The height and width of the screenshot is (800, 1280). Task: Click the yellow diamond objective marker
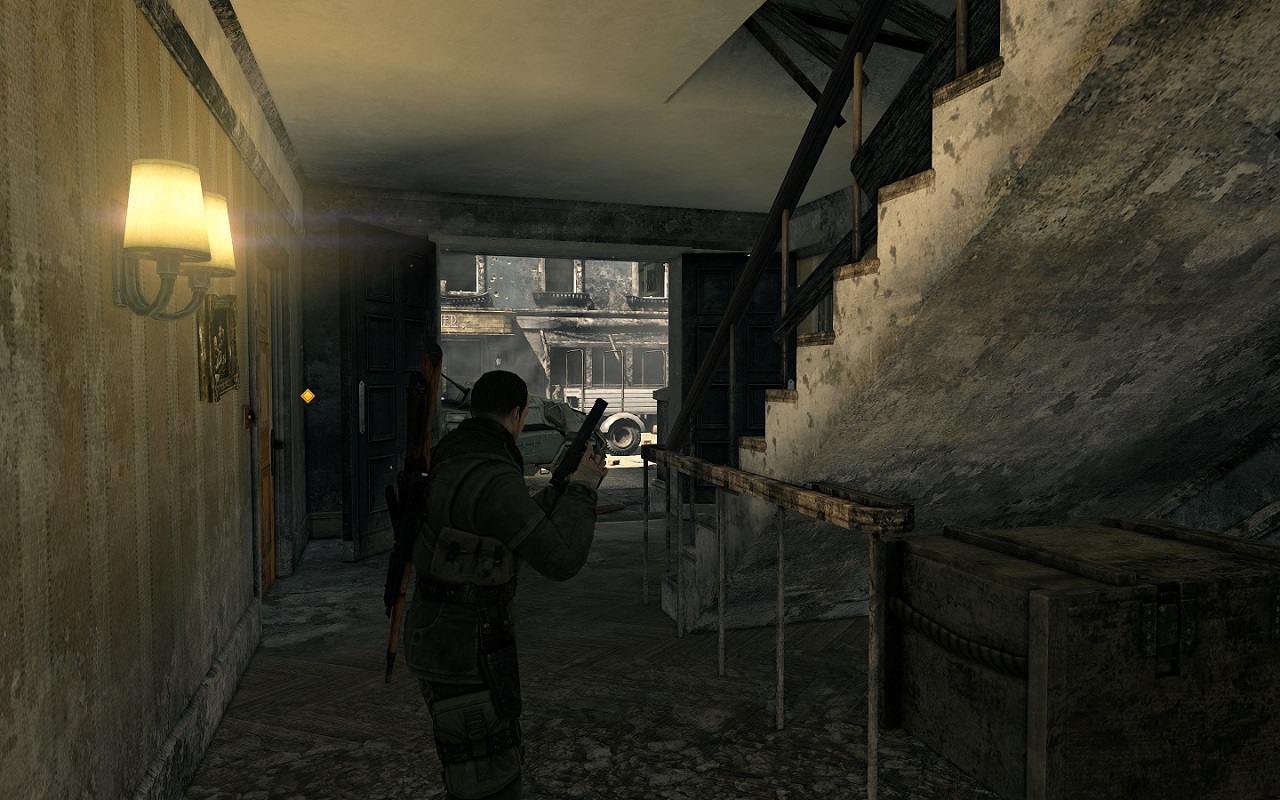click(x=308, y=396)
